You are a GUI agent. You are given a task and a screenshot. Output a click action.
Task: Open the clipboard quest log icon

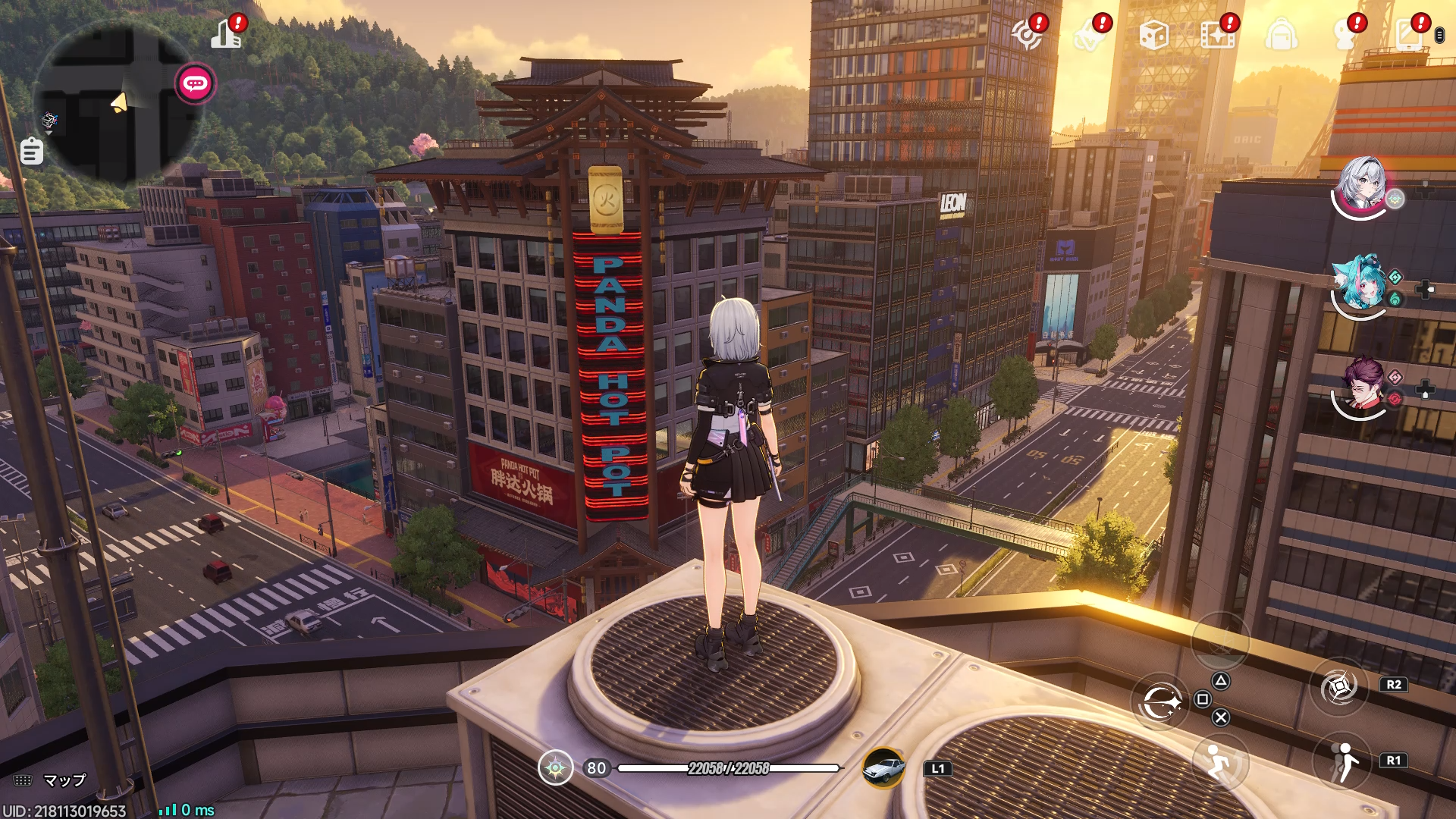point(31,151)
